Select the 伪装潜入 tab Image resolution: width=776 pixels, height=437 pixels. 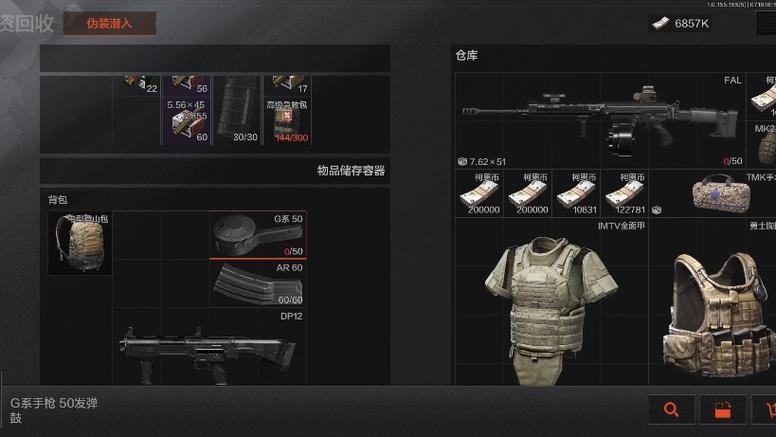pyautogui.click(x=108, y=22)
